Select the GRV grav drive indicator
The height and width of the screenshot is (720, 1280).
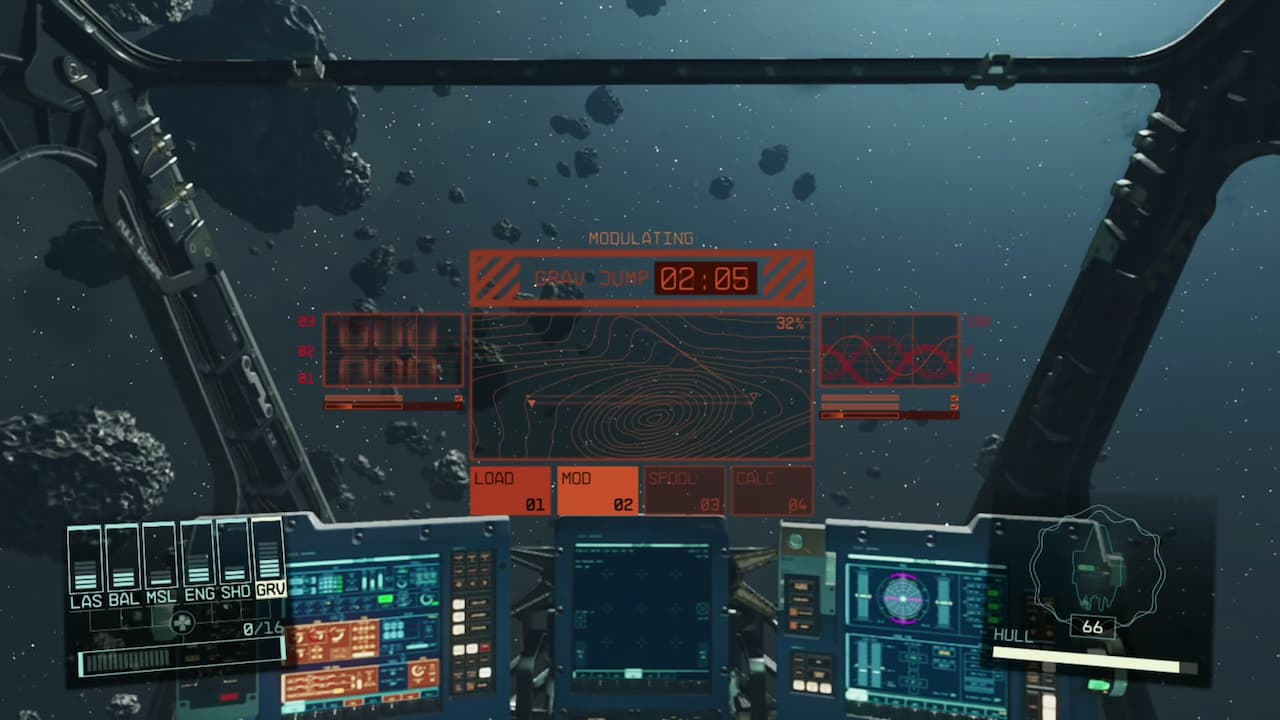coord(270,558)
